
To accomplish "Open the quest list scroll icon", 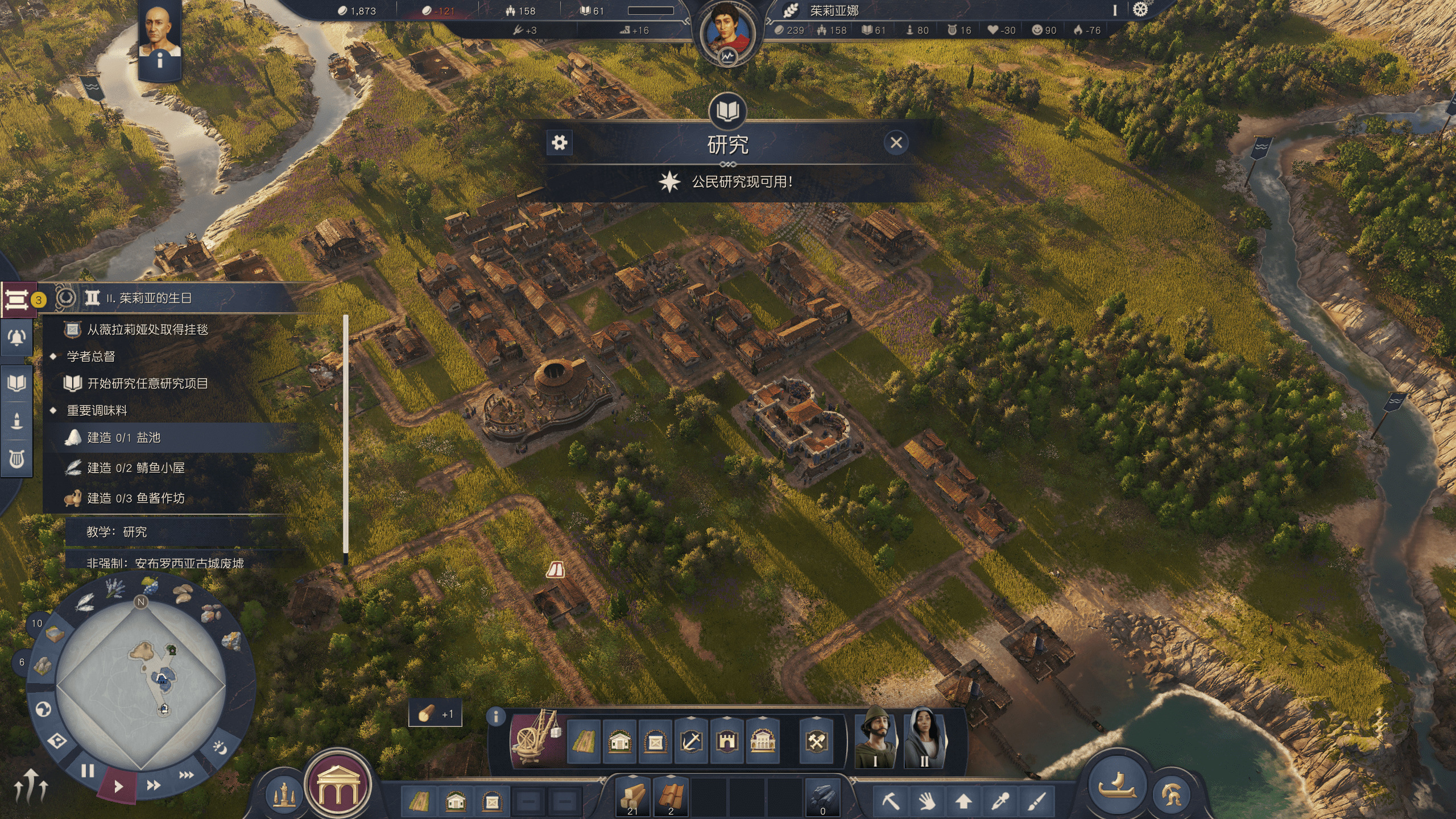I will pyautogui.click(x=16, y=299).
